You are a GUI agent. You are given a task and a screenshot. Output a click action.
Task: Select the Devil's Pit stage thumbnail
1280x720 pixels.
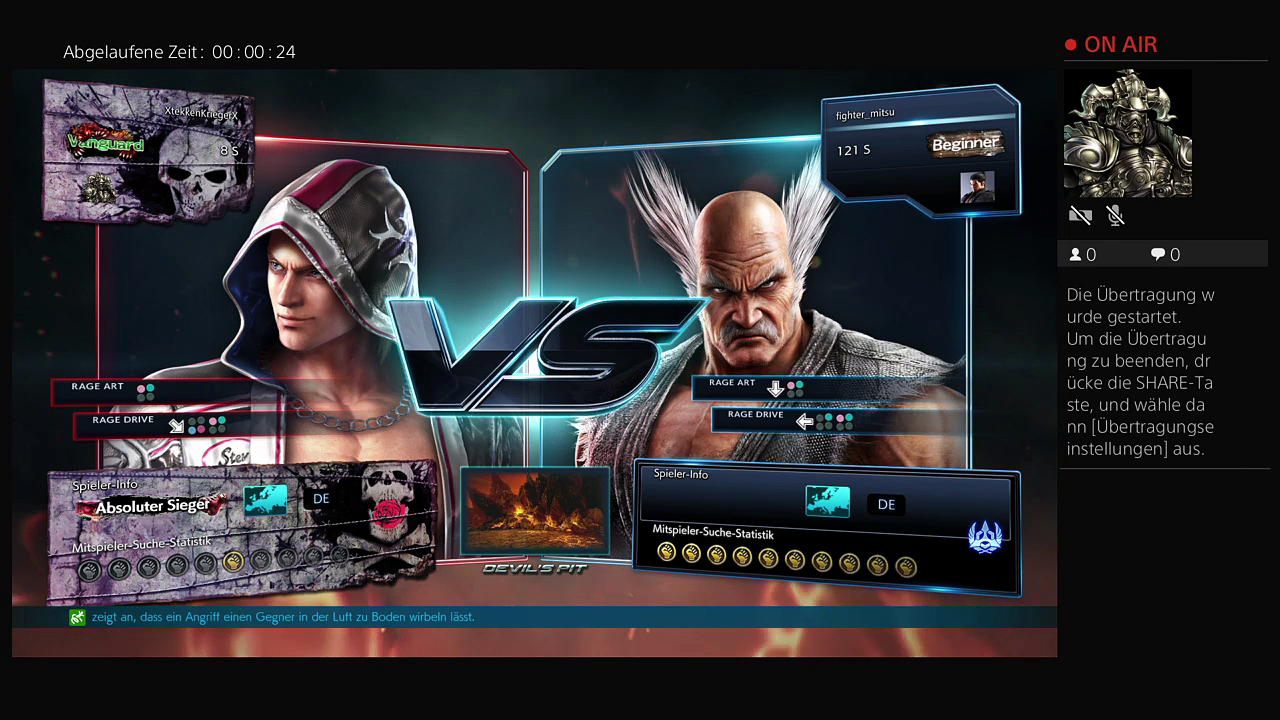535,510
